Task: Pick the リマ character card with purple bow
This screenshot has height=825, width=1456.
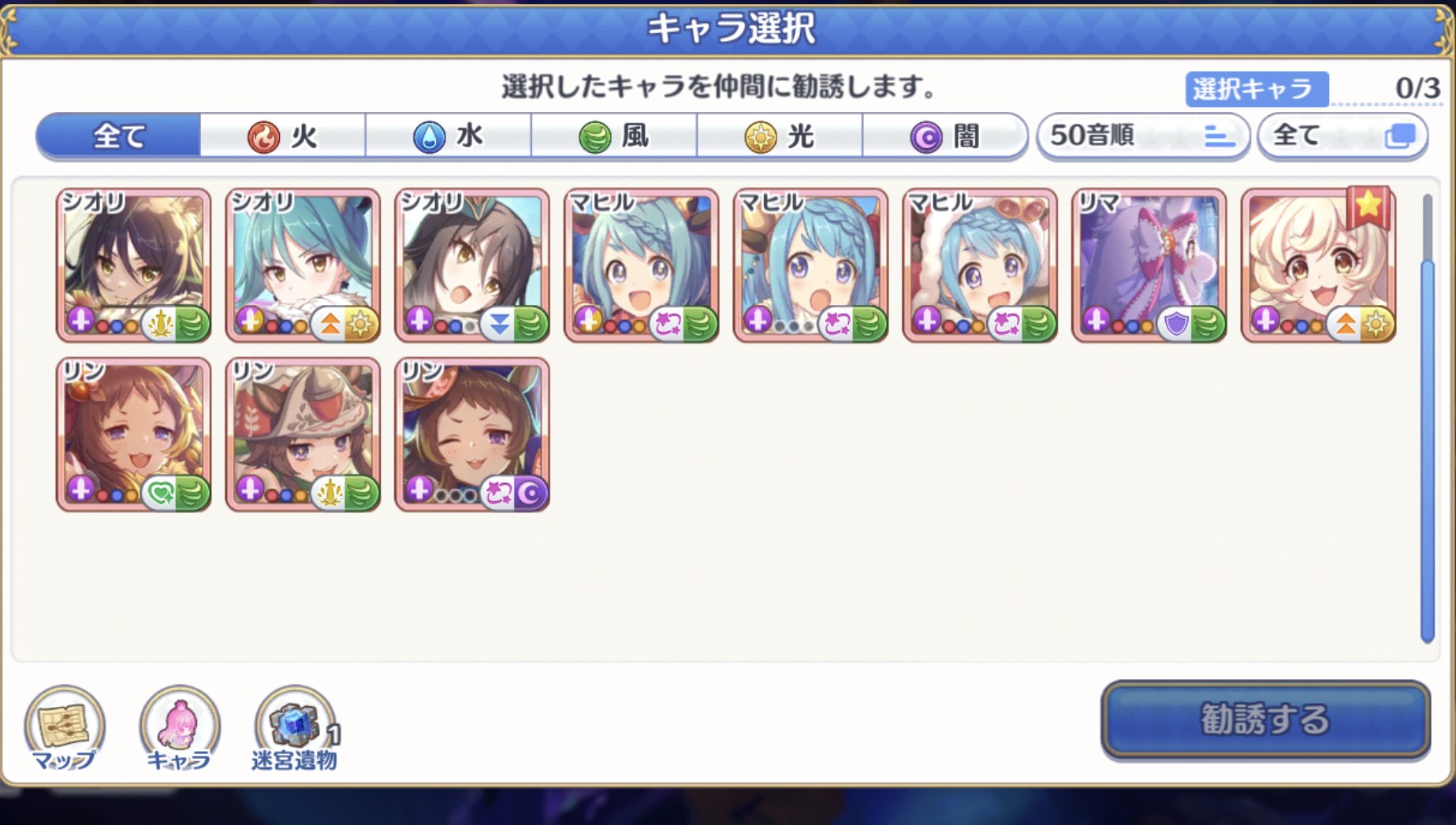Action: [1149, 266]
